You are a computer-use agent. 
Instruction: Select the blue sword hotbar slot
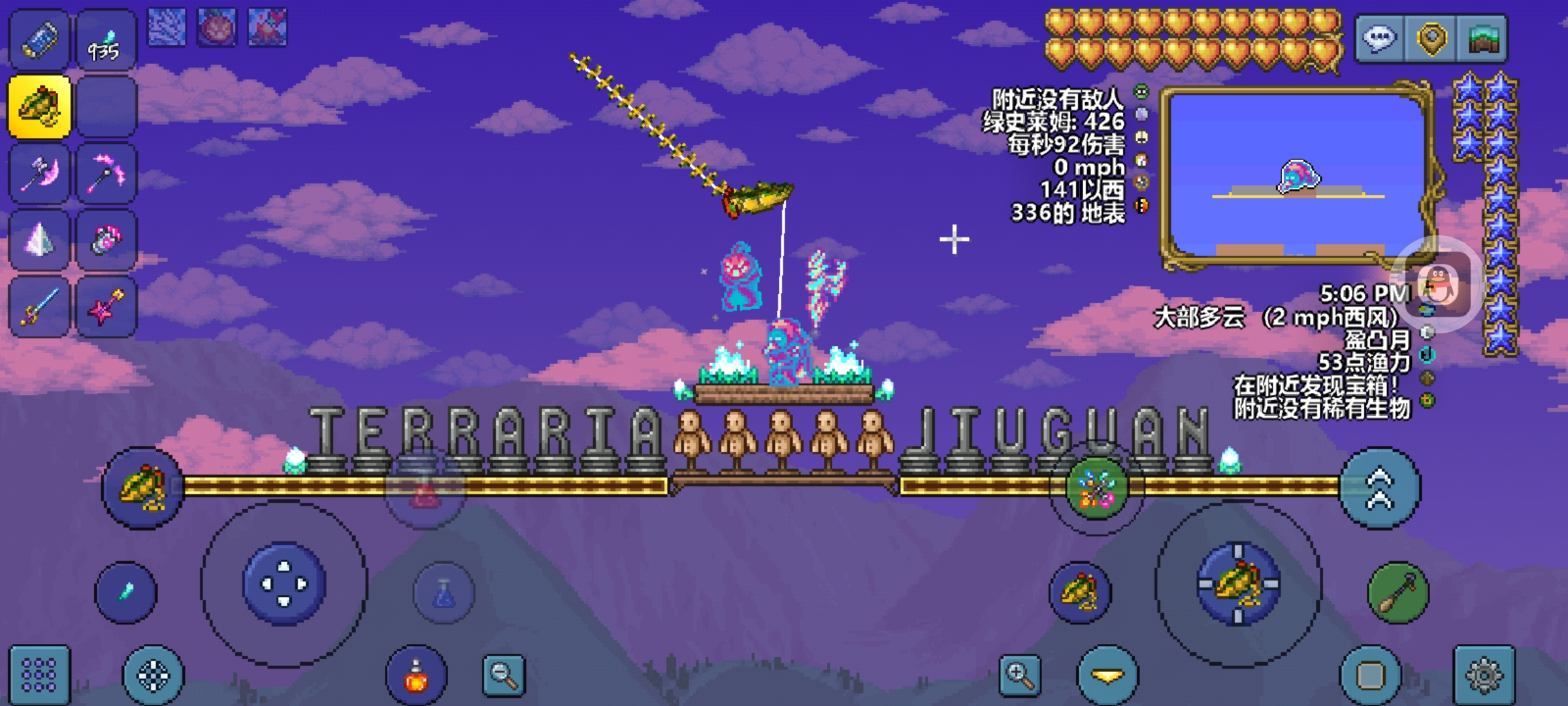click(x=39, y=307)
